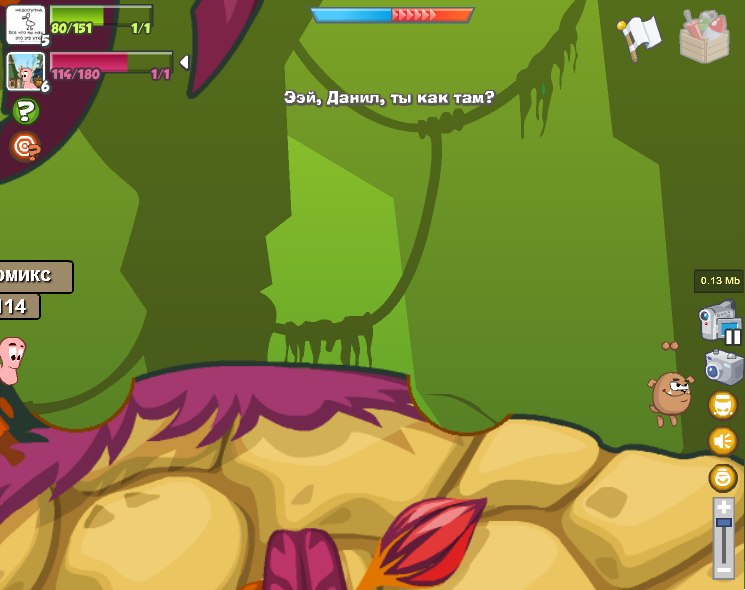
Task: Select the pink worm player portrait
Action: (x=25, y=71)
